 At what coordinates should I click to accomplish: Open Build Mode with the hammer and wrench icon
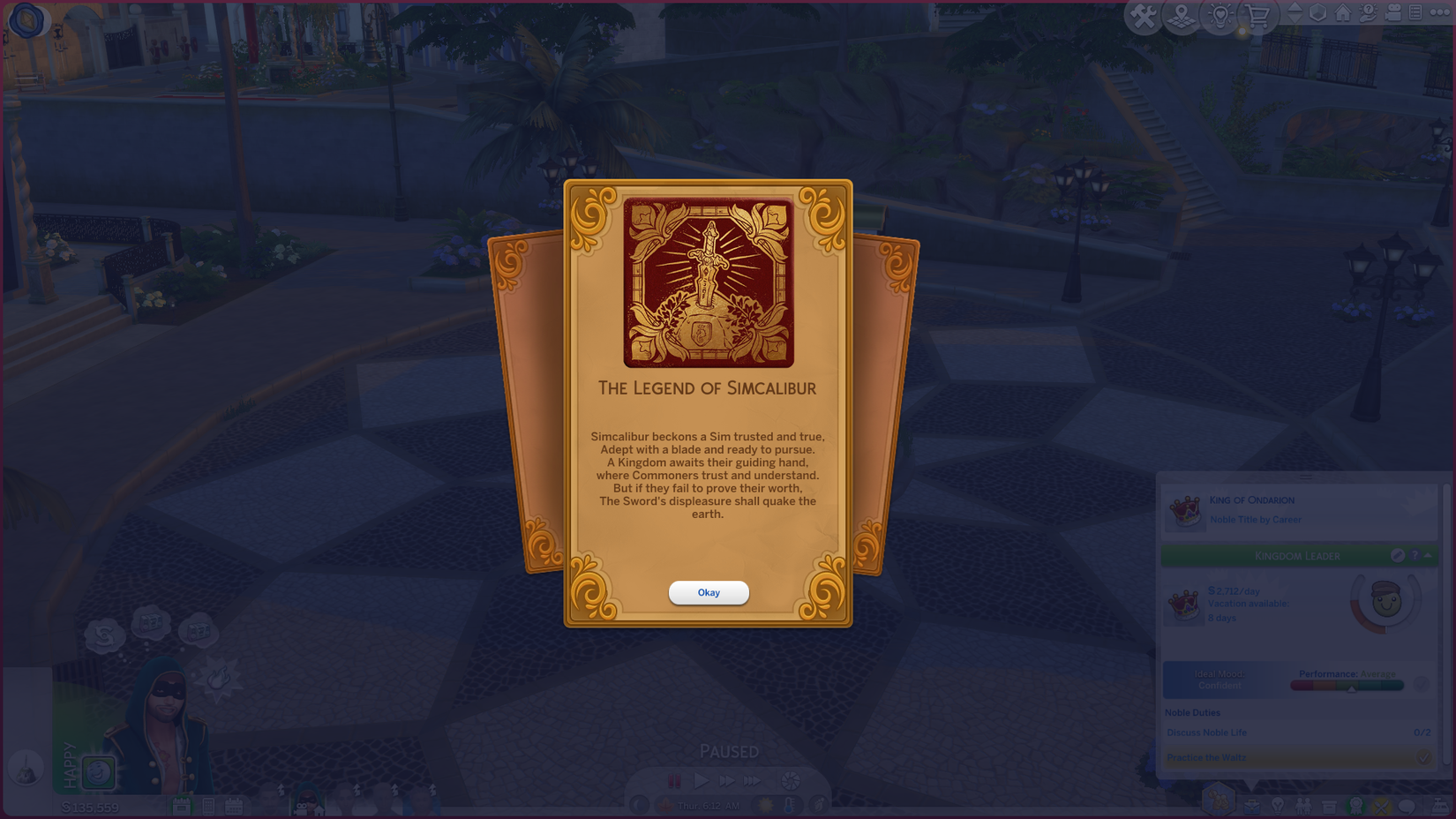[1145, 15]
